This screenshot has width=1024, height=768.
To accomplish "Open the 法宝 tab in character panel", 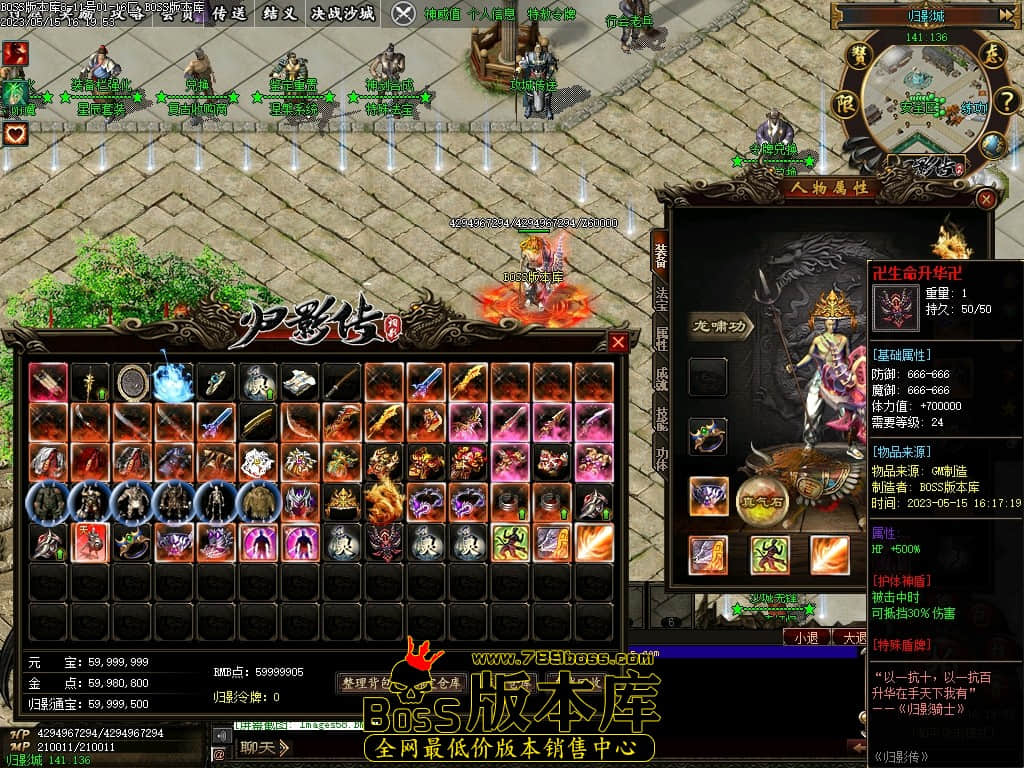I will [660, 297].
